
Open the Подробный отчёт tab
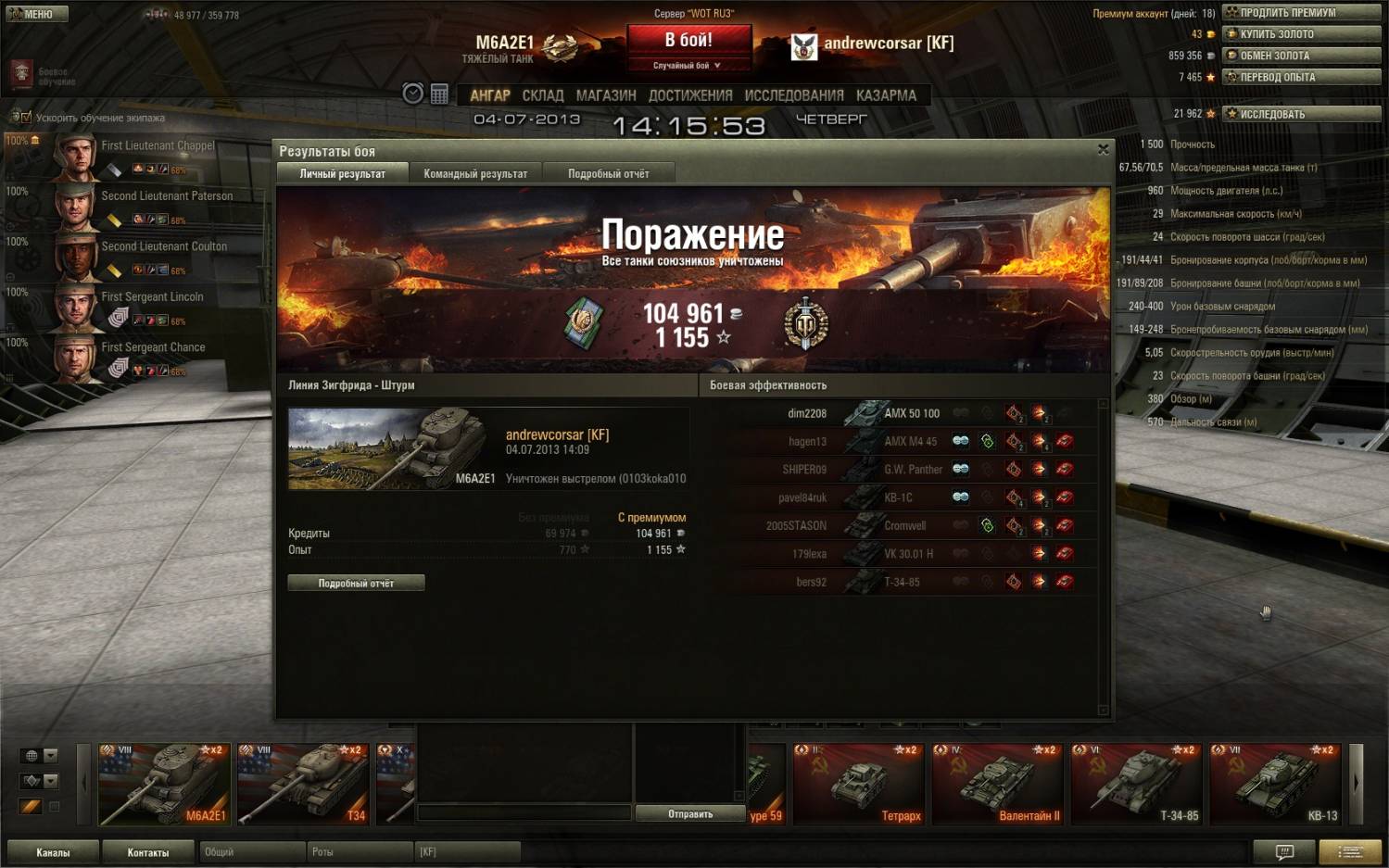608,173
